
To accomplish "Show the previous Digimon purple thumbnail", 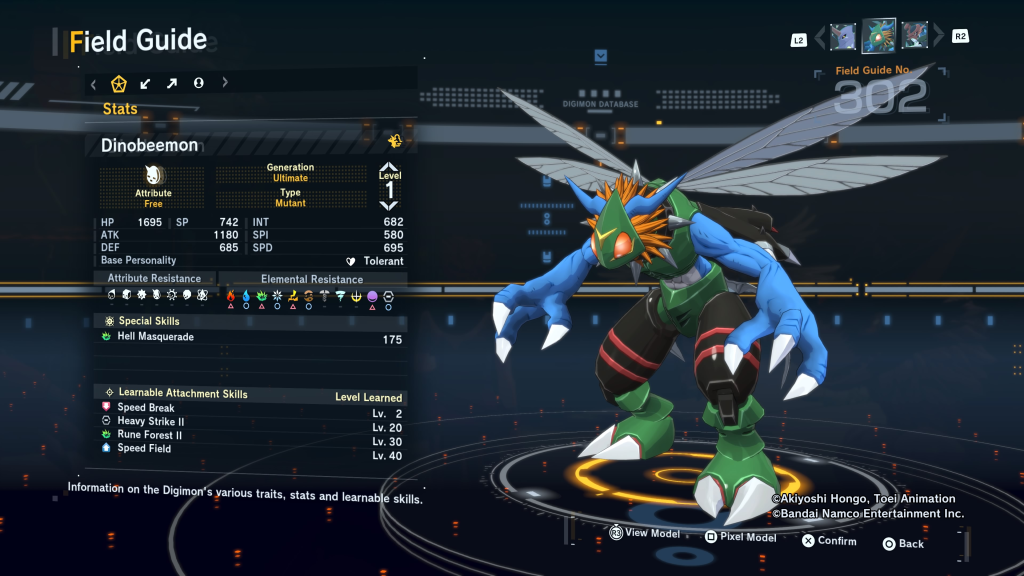I will (842, 37).
